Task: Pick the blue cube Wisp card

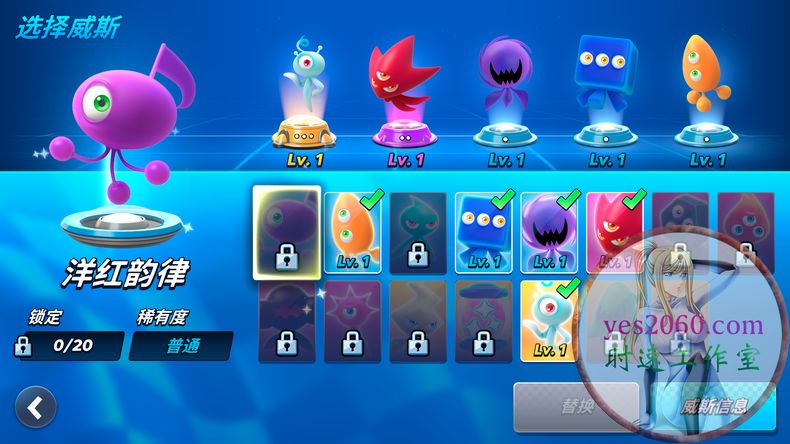Action: [484, 232]
